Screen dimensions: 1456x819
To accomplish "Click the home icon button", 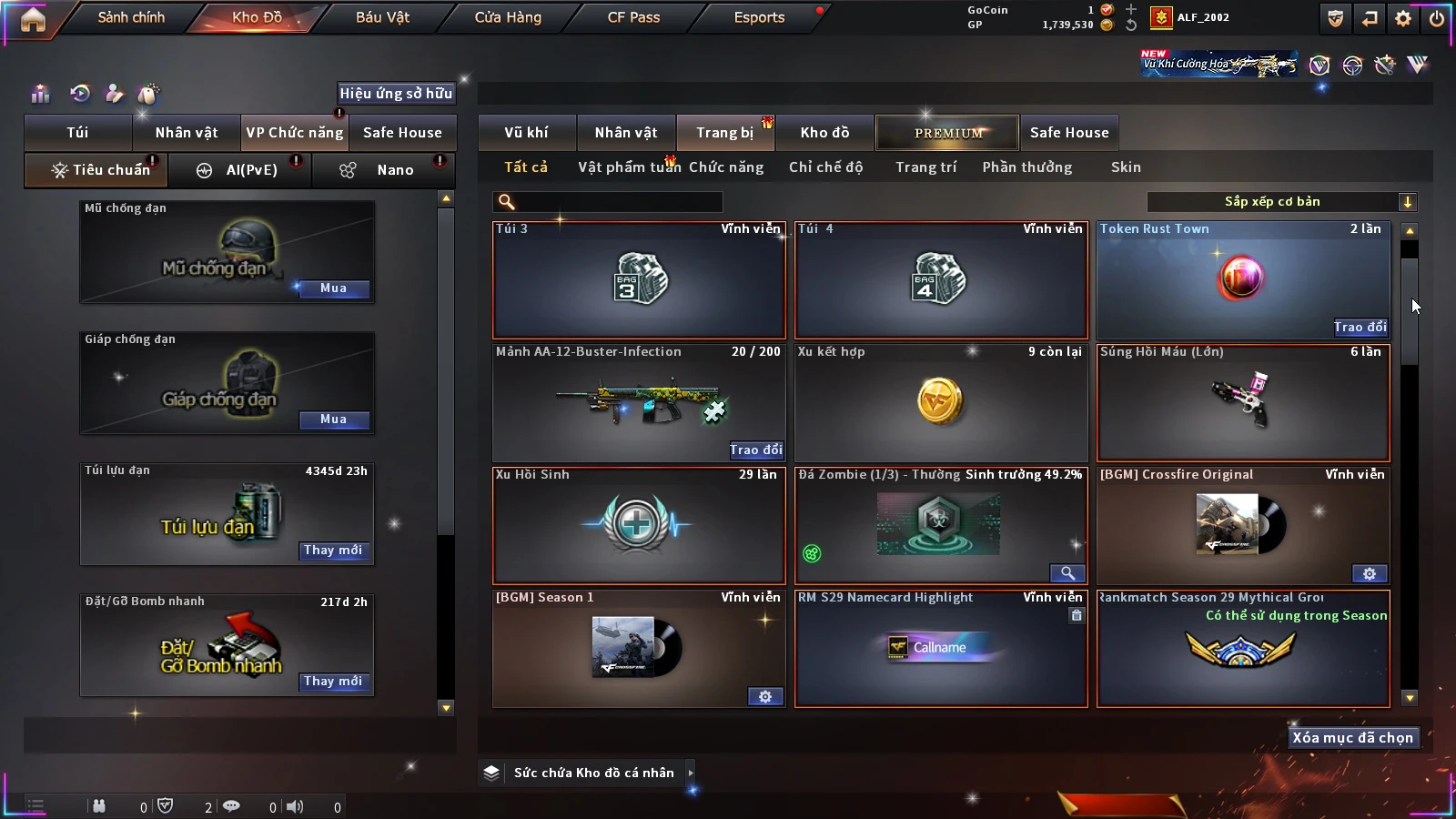I will click(x=33, y=19).
